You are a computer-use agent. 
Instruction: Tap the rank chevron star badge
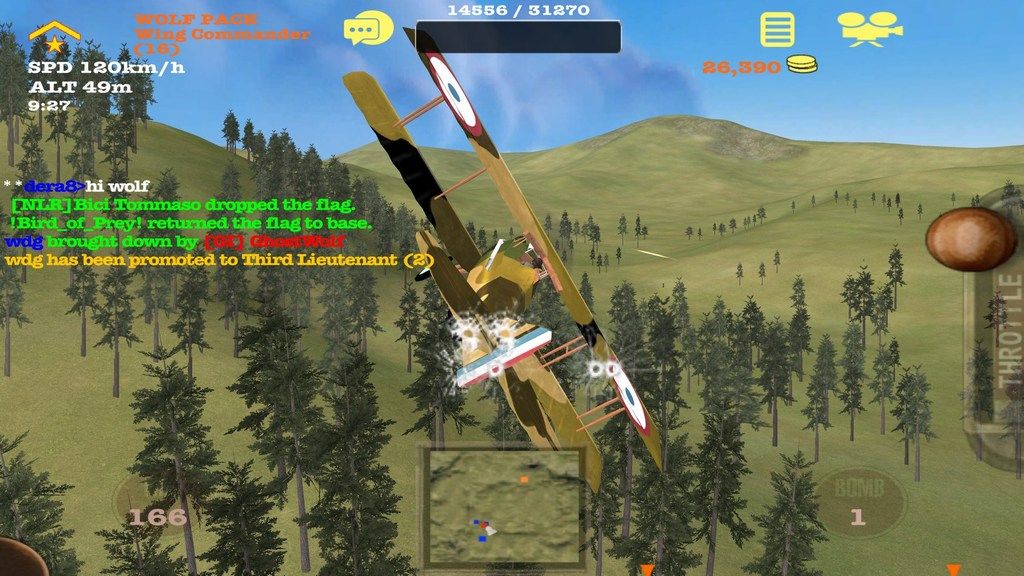(x=54, y=38)
